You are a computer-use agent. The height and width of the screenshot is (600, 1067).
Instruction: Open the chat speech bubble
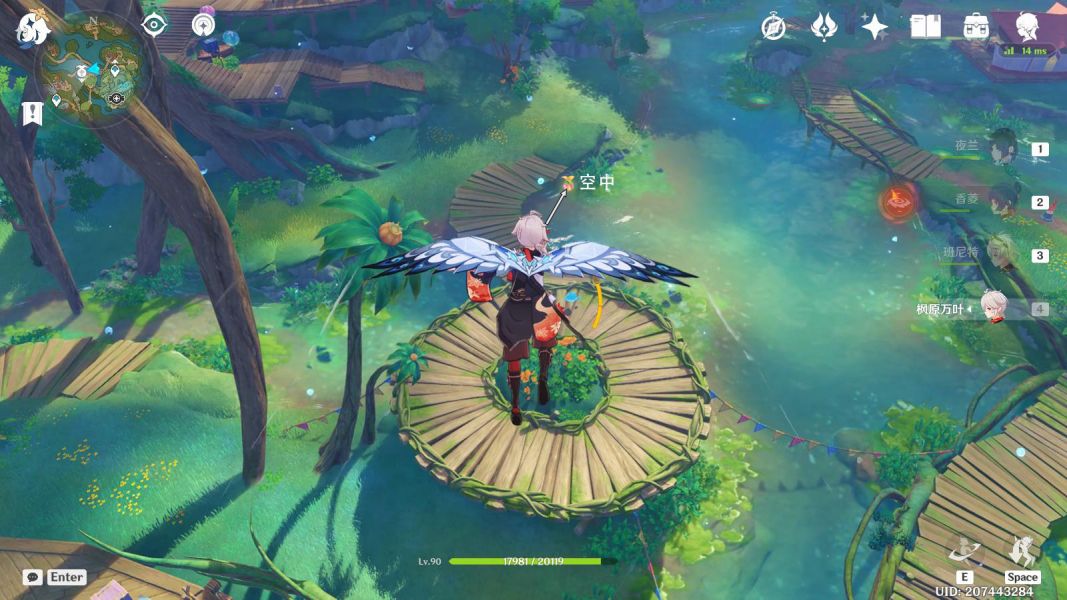(x=33, y=577)
